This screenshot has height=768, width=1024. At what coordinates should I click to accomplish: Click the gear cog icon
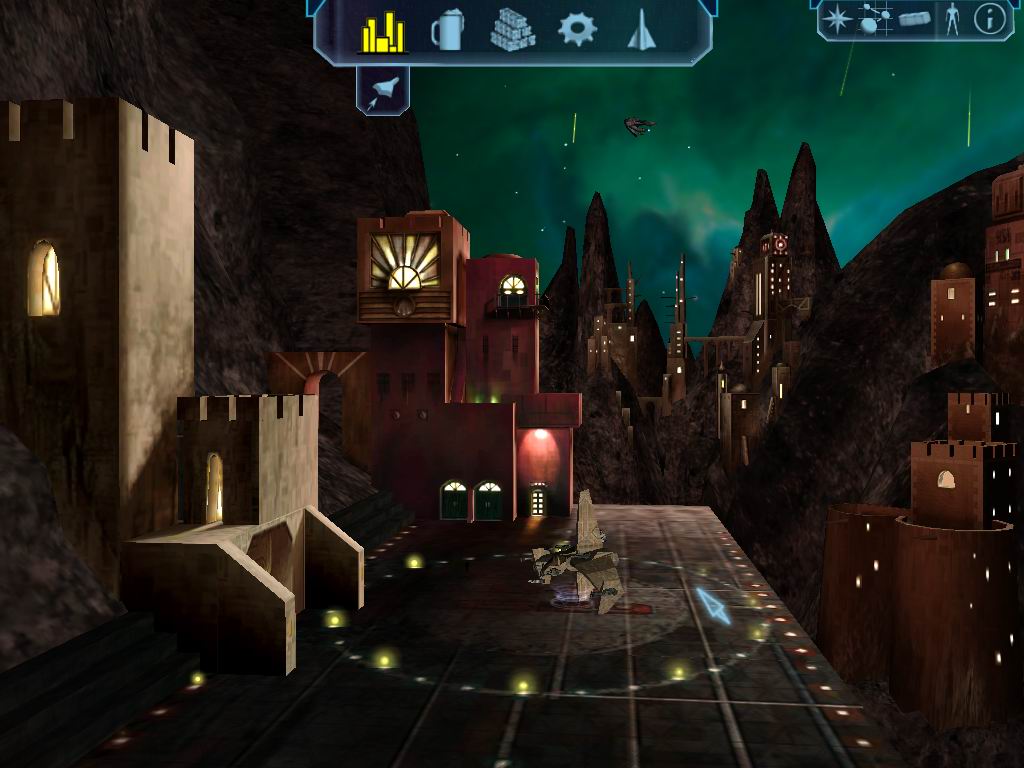pos(577,29)
